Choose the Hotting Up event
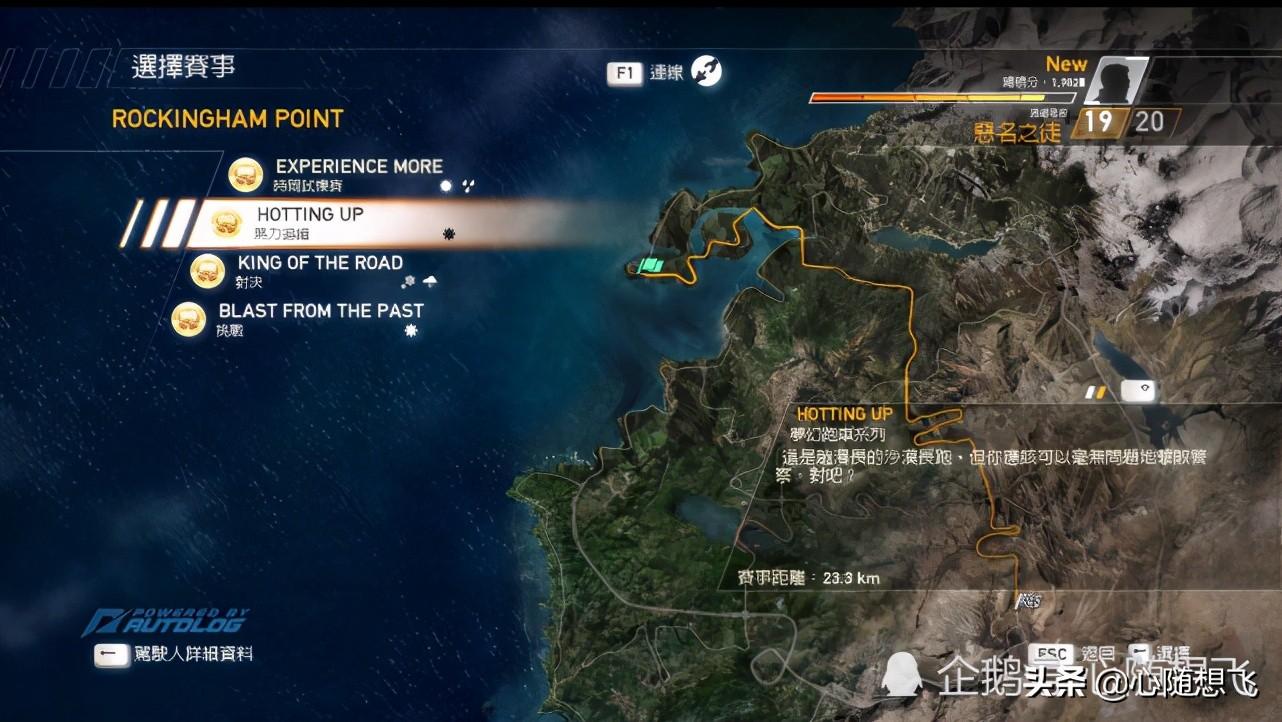Image resolution: width=1282 pixels, height=722 pixels. 310,215
